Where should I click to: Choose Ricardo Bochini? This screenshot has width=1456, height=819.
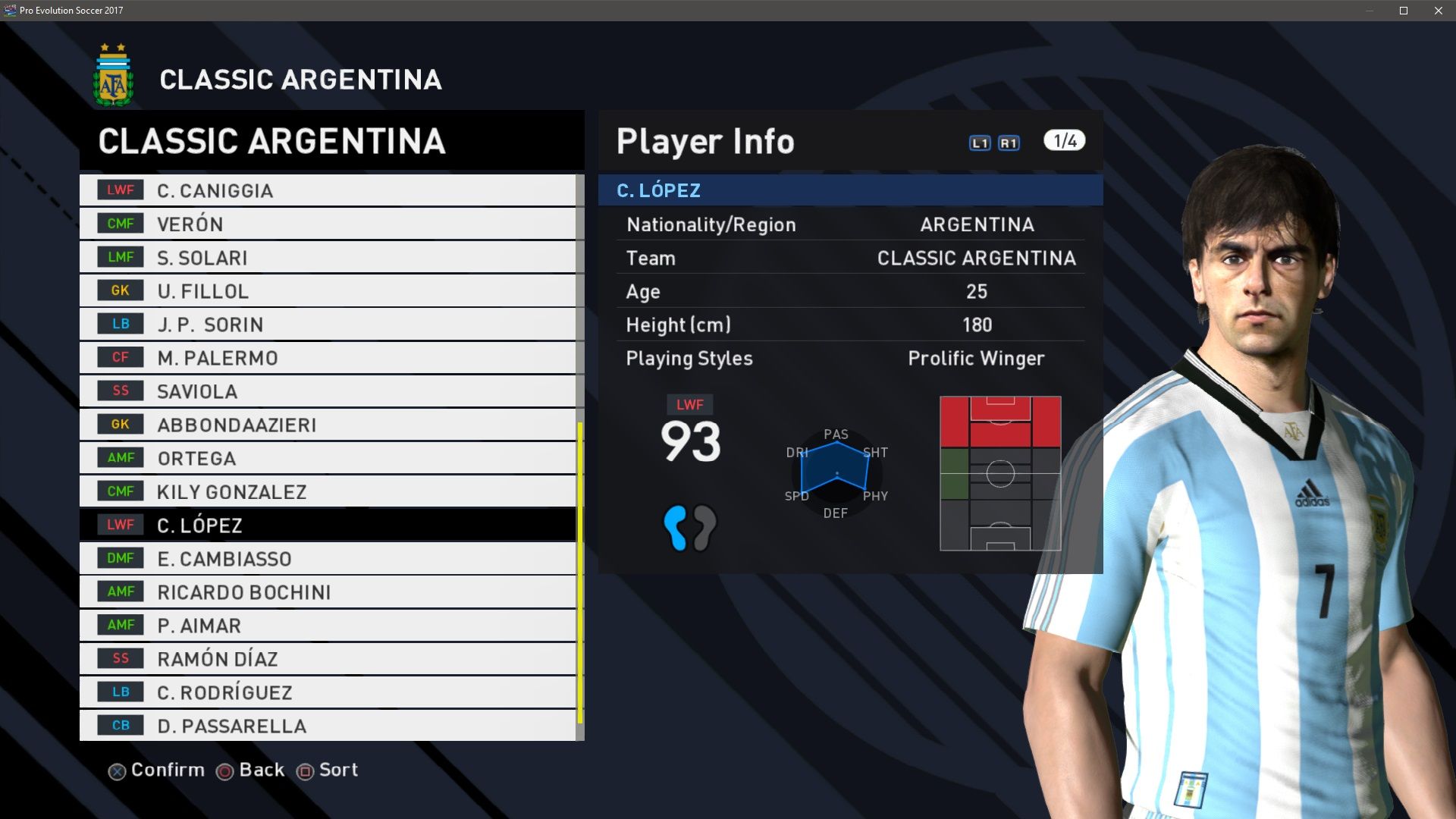click(328, 591)
